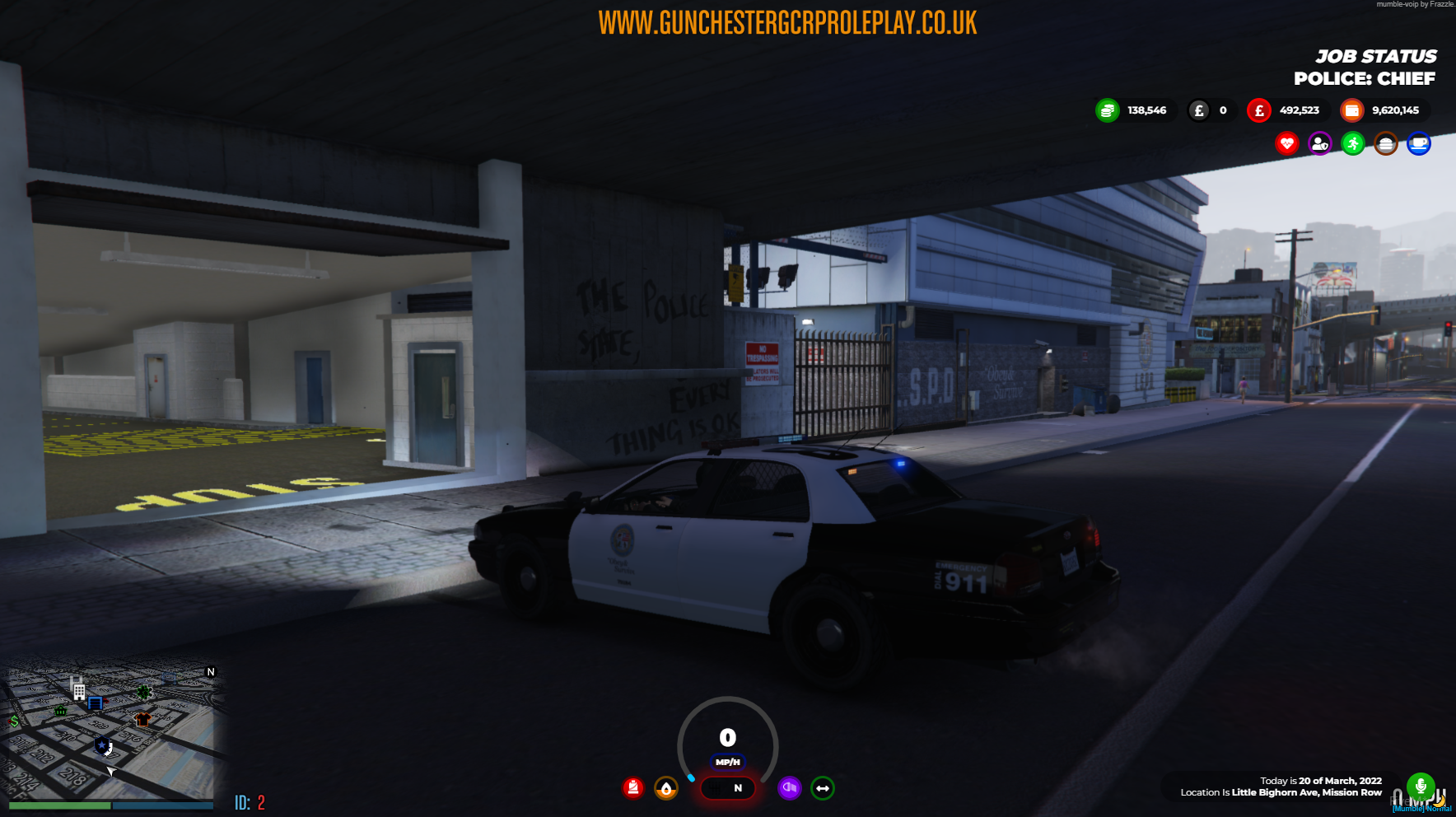Mute the microphone via the green mic icon

click(1420, 786)
